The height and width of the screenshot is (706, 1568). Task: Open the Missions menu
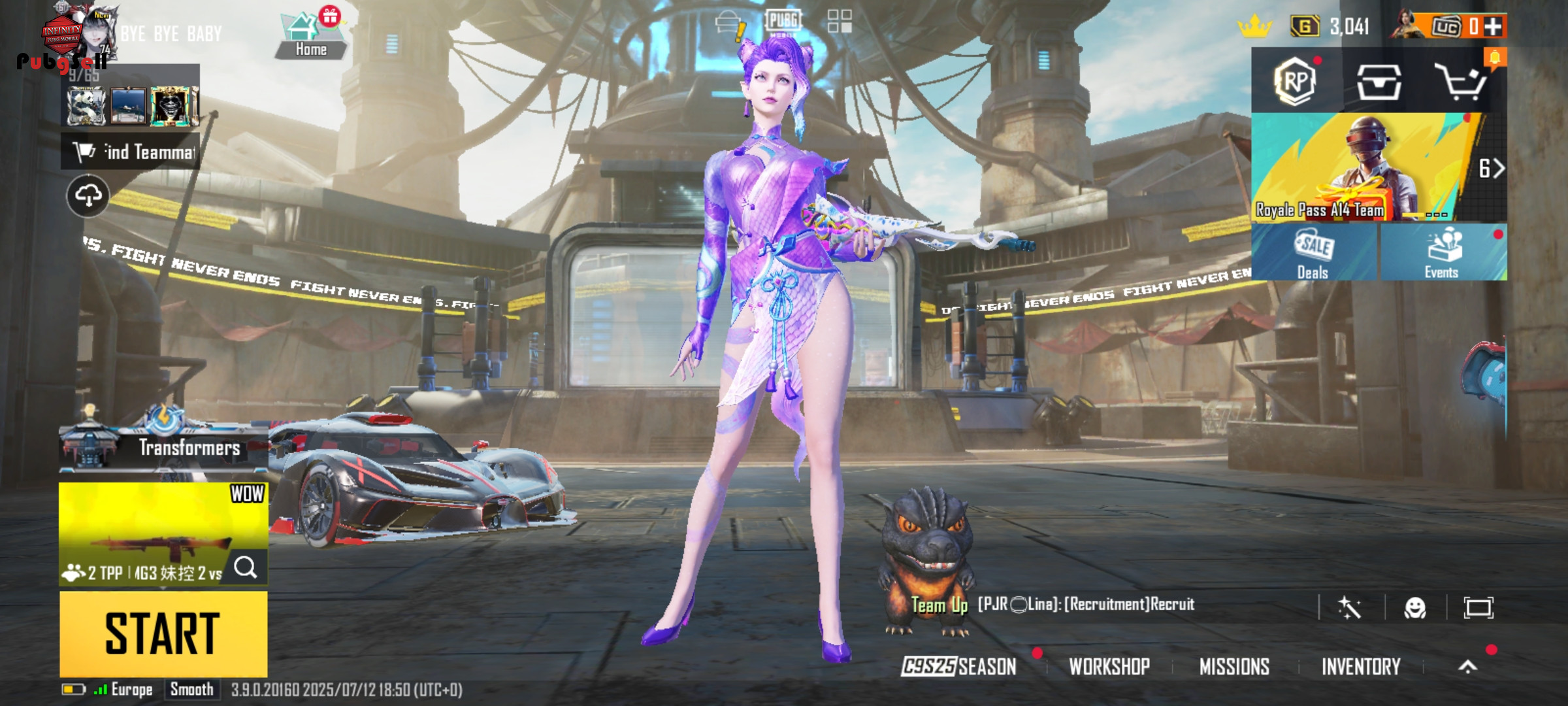click(1234, 666)
